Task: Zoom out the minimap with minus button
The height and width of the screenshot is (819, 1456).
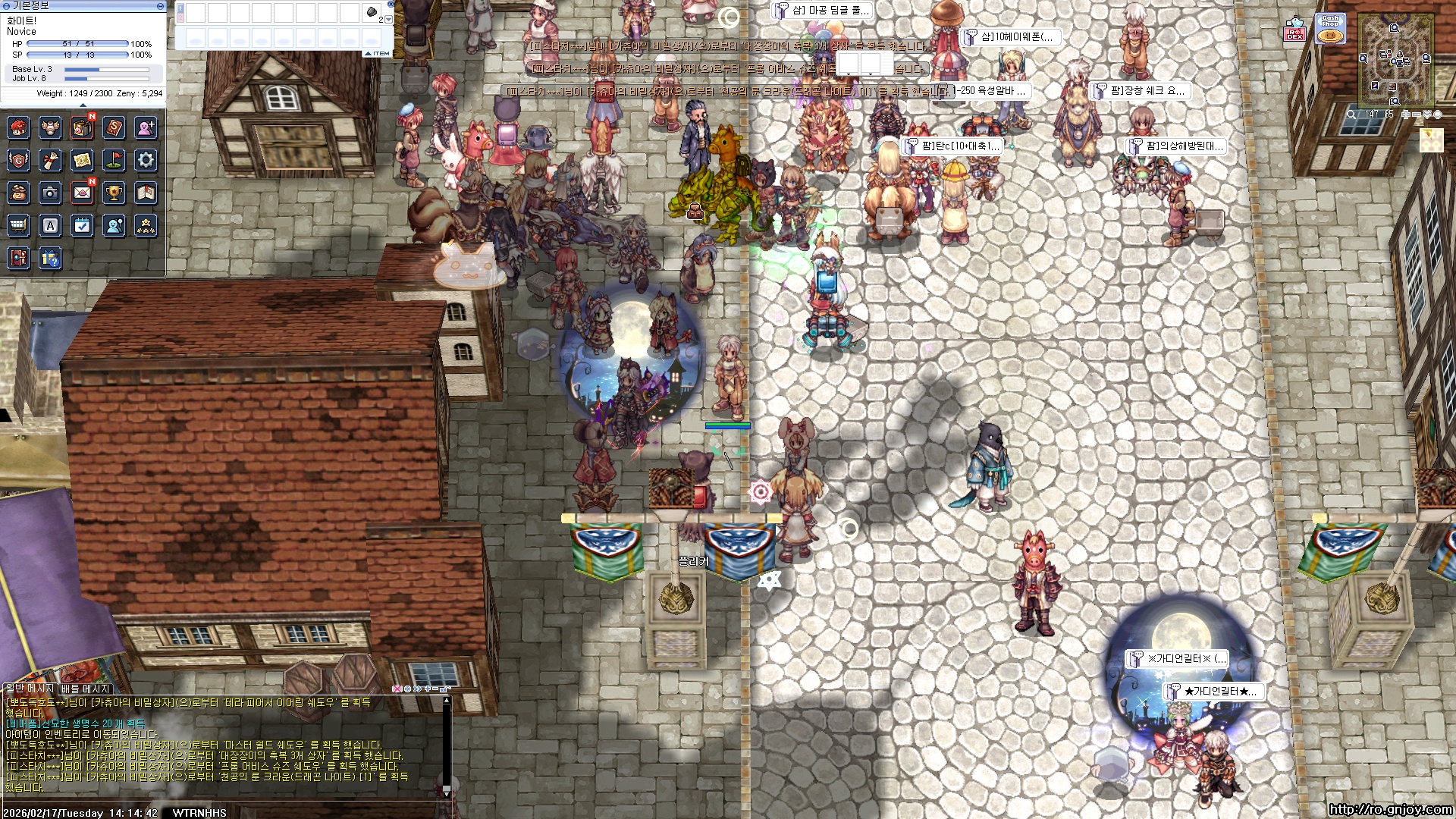Action: (1417, 115)
